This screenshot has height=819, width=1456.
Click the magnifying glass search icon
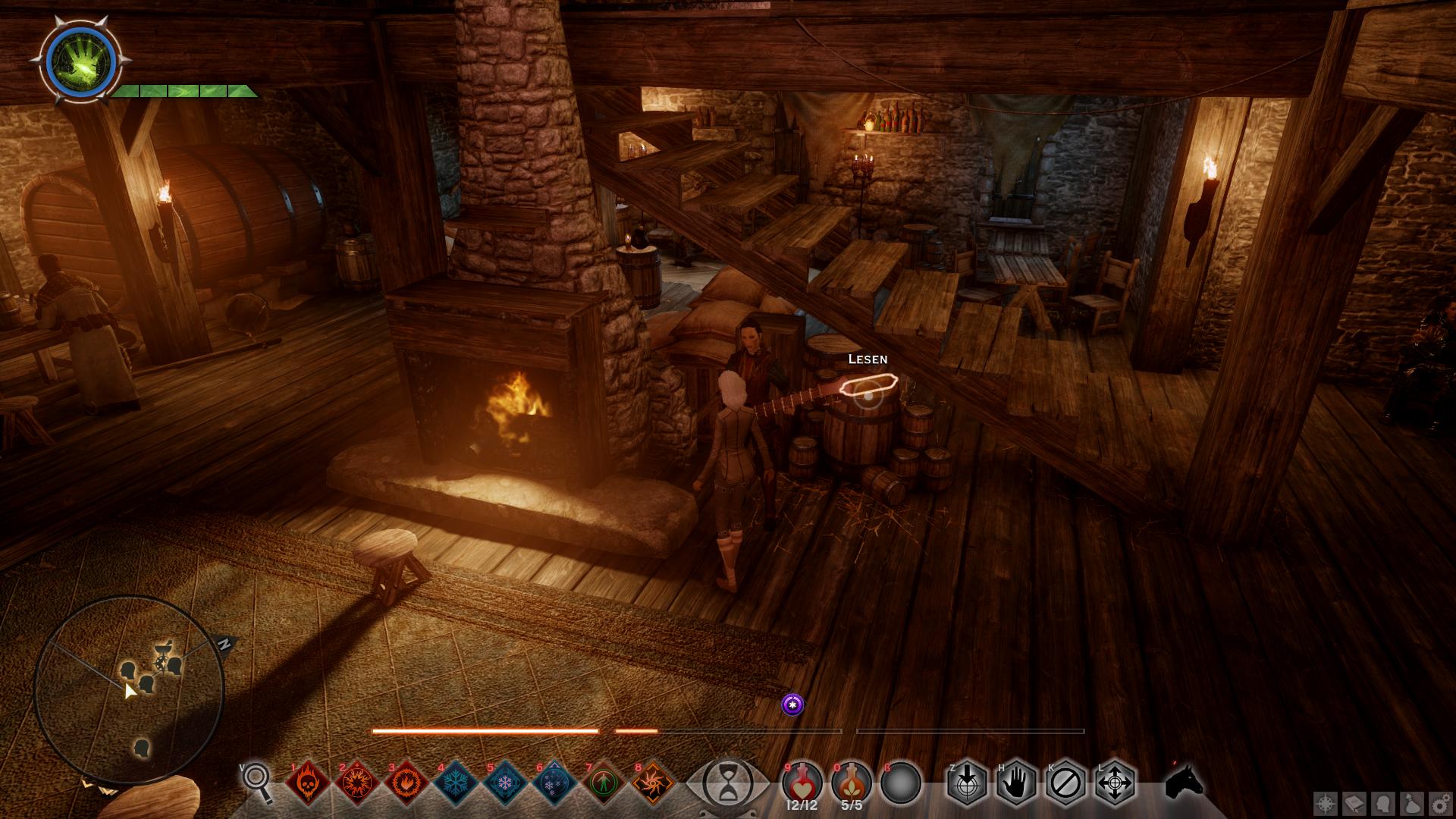[258, 781]
